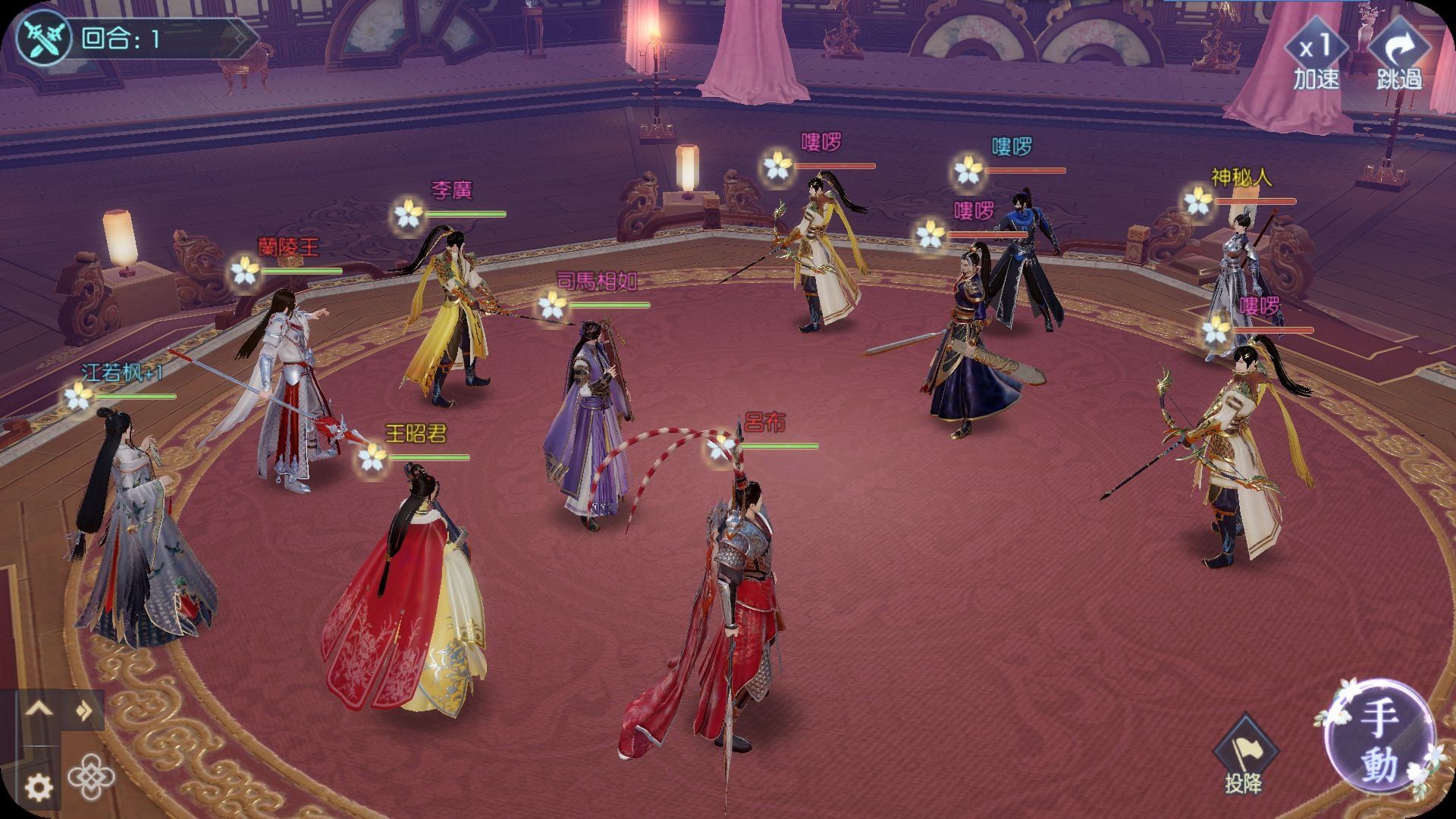Toggle the 加速 x1 battle speed
The height and width of the screenshot is (819, 1456).
pos(1316,55)
